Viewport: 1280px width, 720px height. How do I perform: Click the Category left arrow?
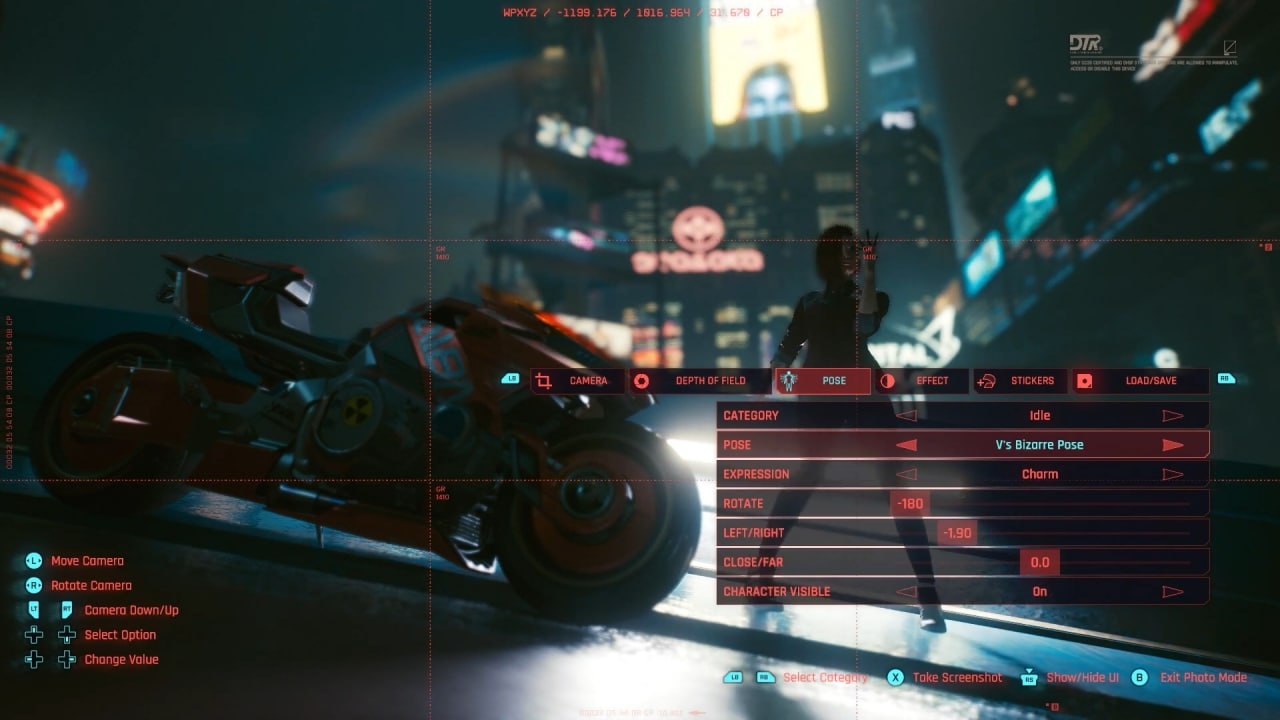(906, 416)
